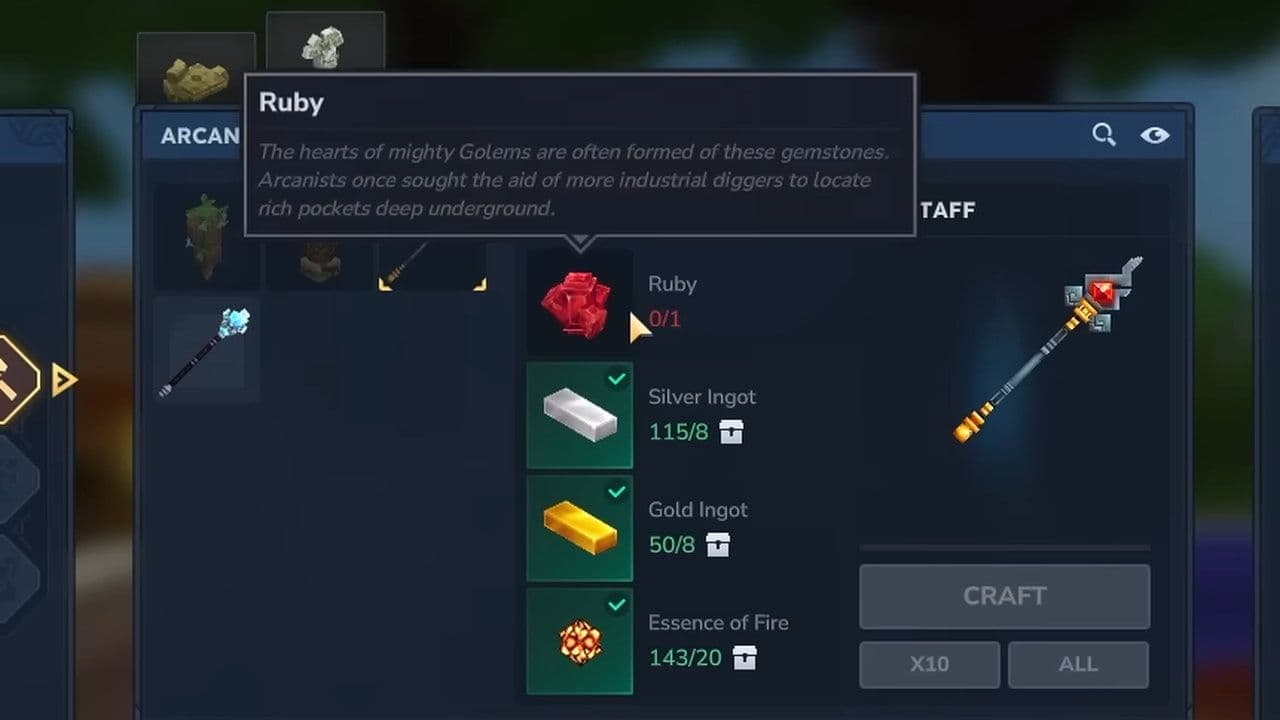Click the crafting hammer badge on the left edge
1280x720 pixels.
click(10, 380)
